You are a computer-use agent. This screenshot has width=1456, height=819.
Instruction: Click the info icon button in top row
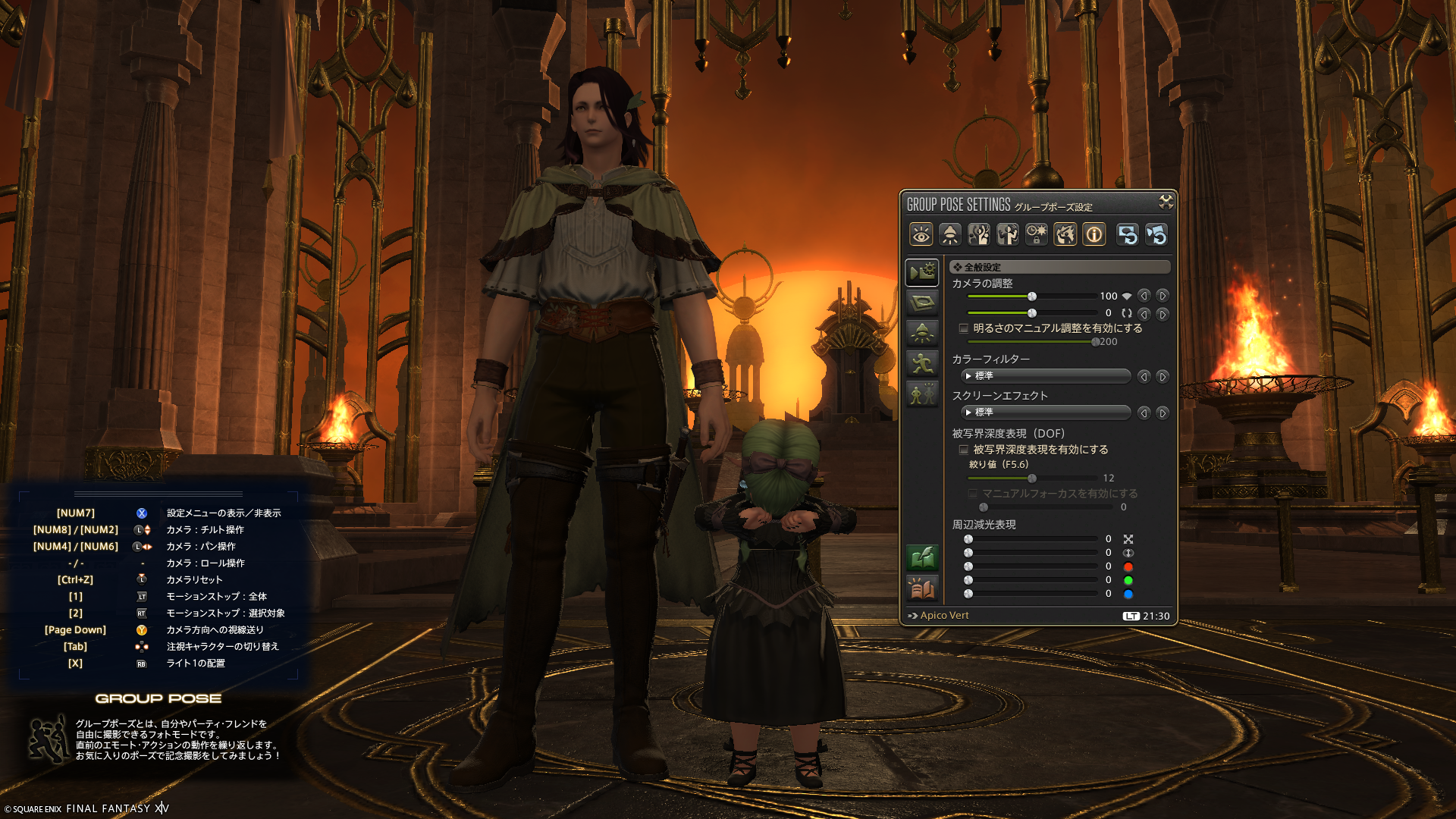point(1094,235)
